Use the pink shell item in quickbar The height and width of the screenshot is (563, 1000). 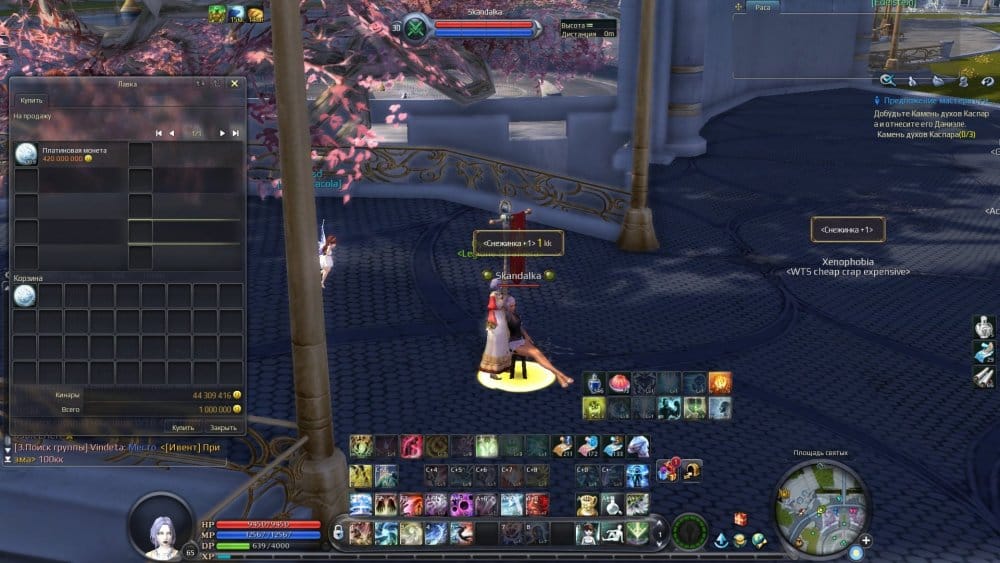point(620,382)
